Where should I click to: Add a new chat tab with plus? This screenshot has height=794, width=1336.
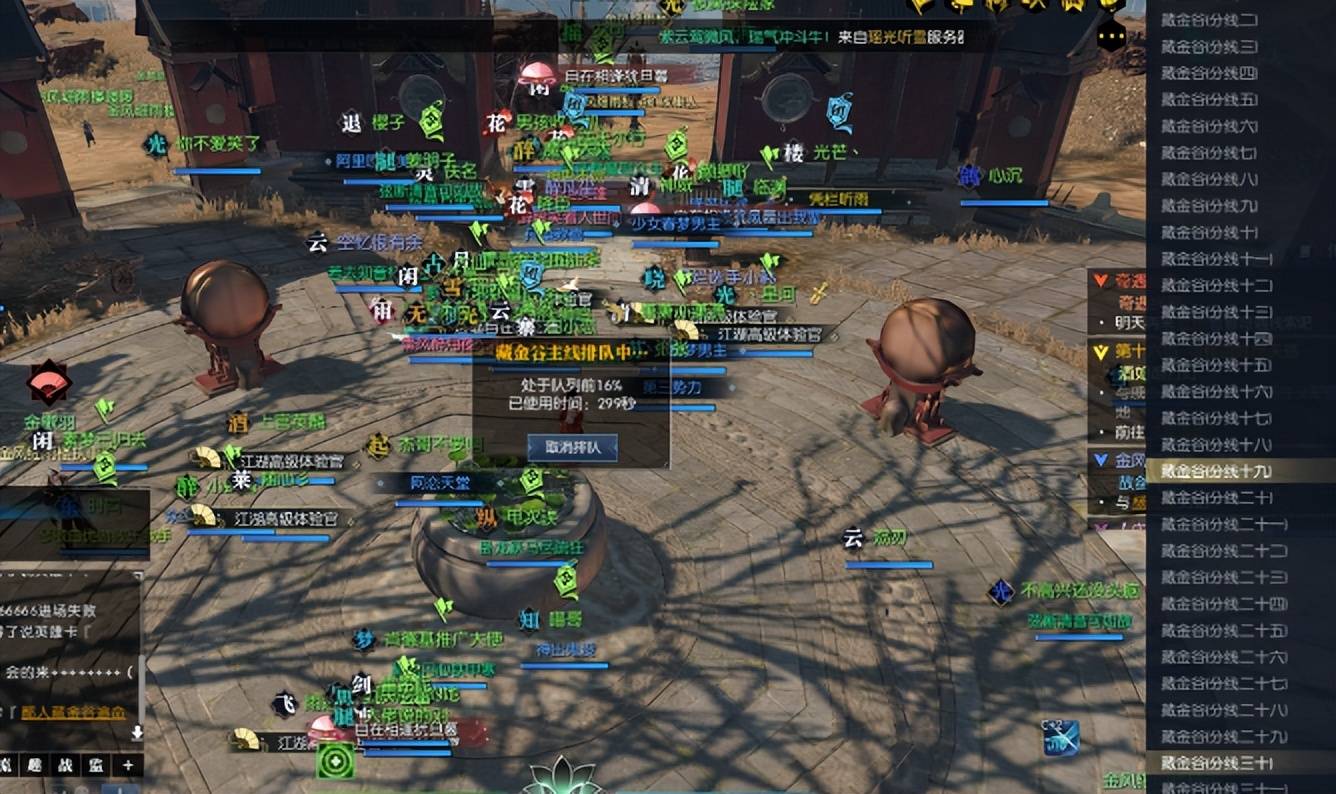(128, 766)
